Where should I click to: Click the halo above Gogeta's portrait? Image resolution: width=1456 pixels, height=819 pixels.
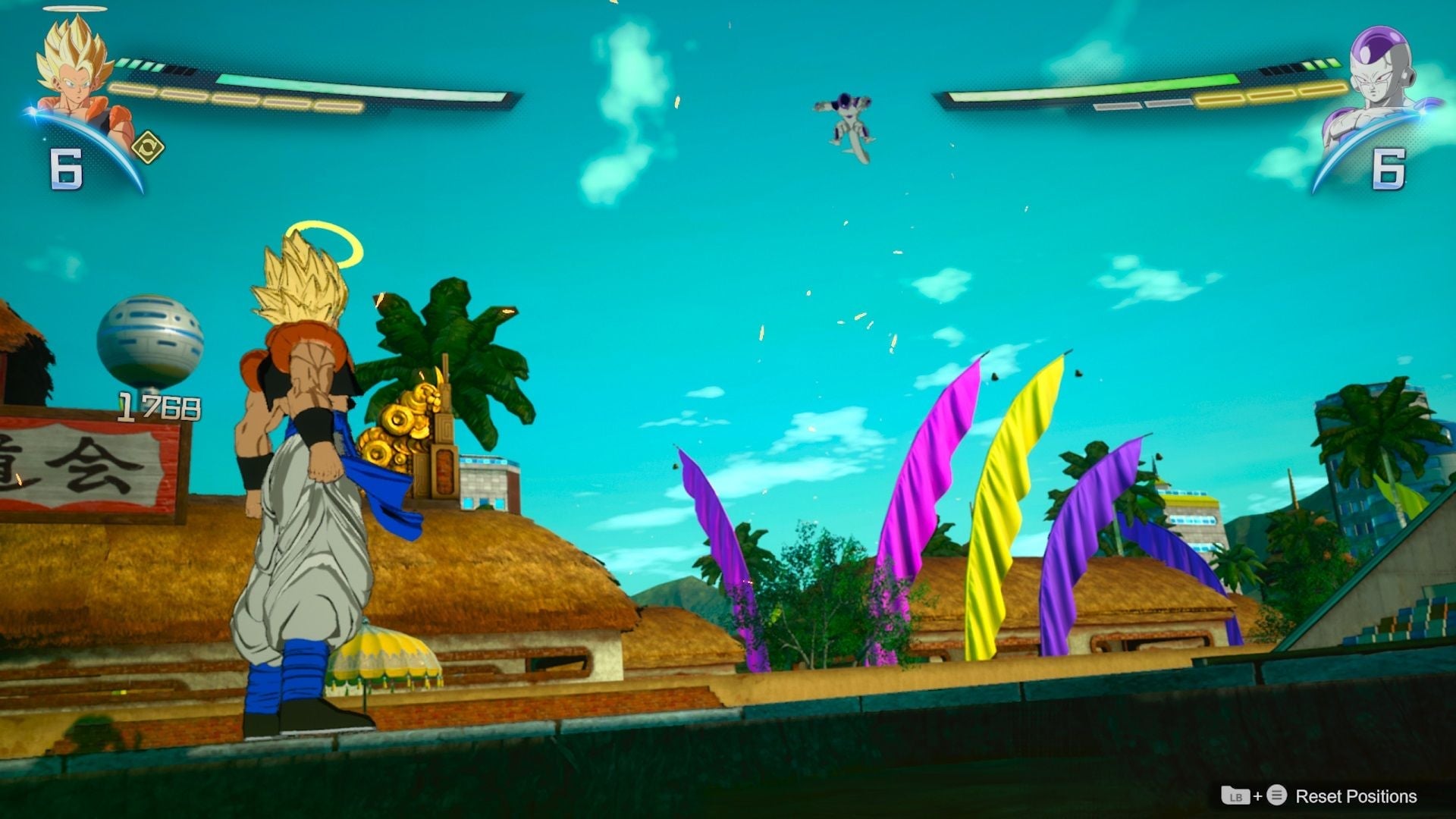(x=74, y=9)
